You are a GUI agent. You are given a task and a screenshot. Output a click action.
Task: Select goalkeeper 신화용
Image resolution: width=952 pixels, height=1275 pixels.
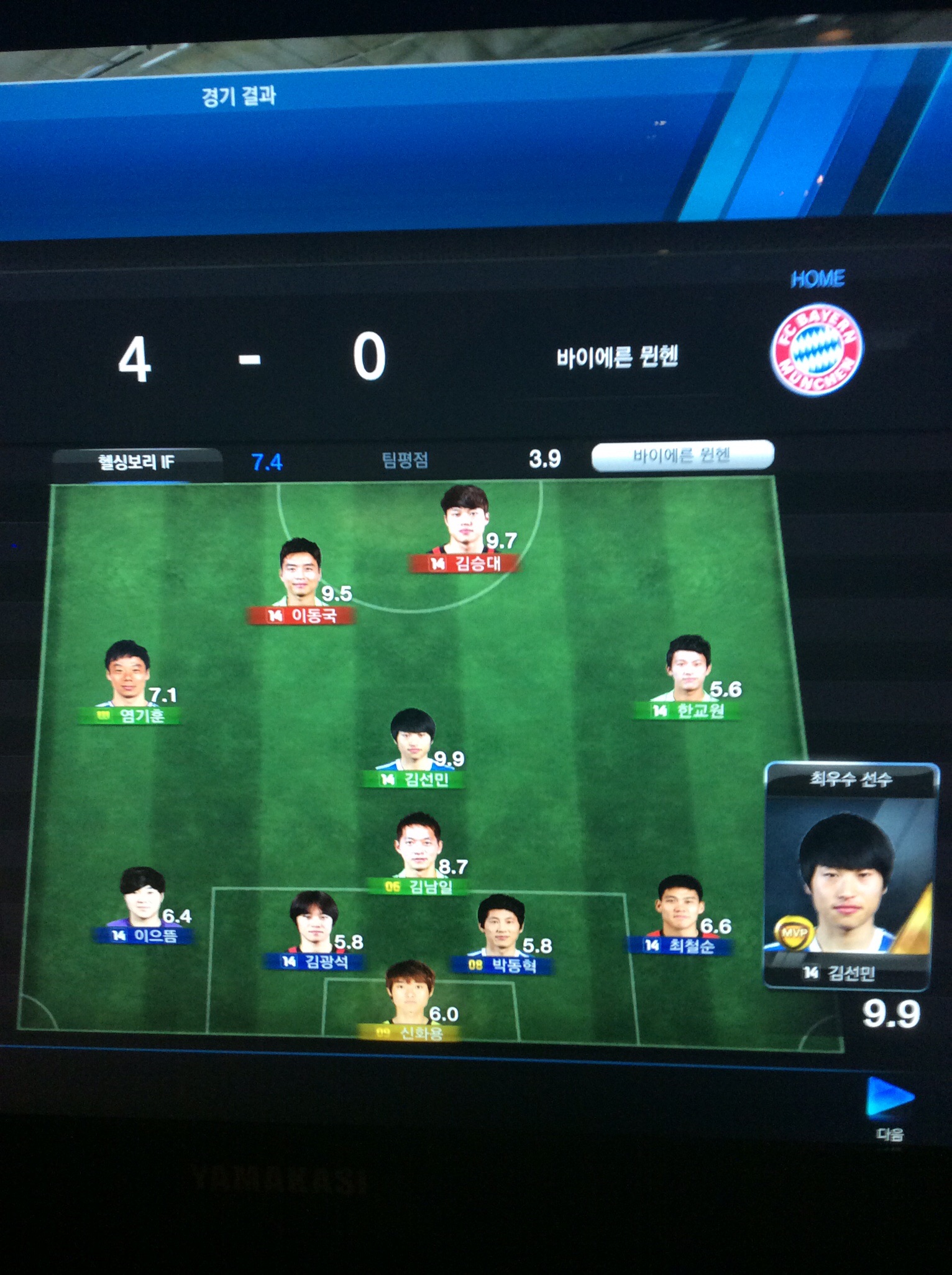coord(410,1000)
